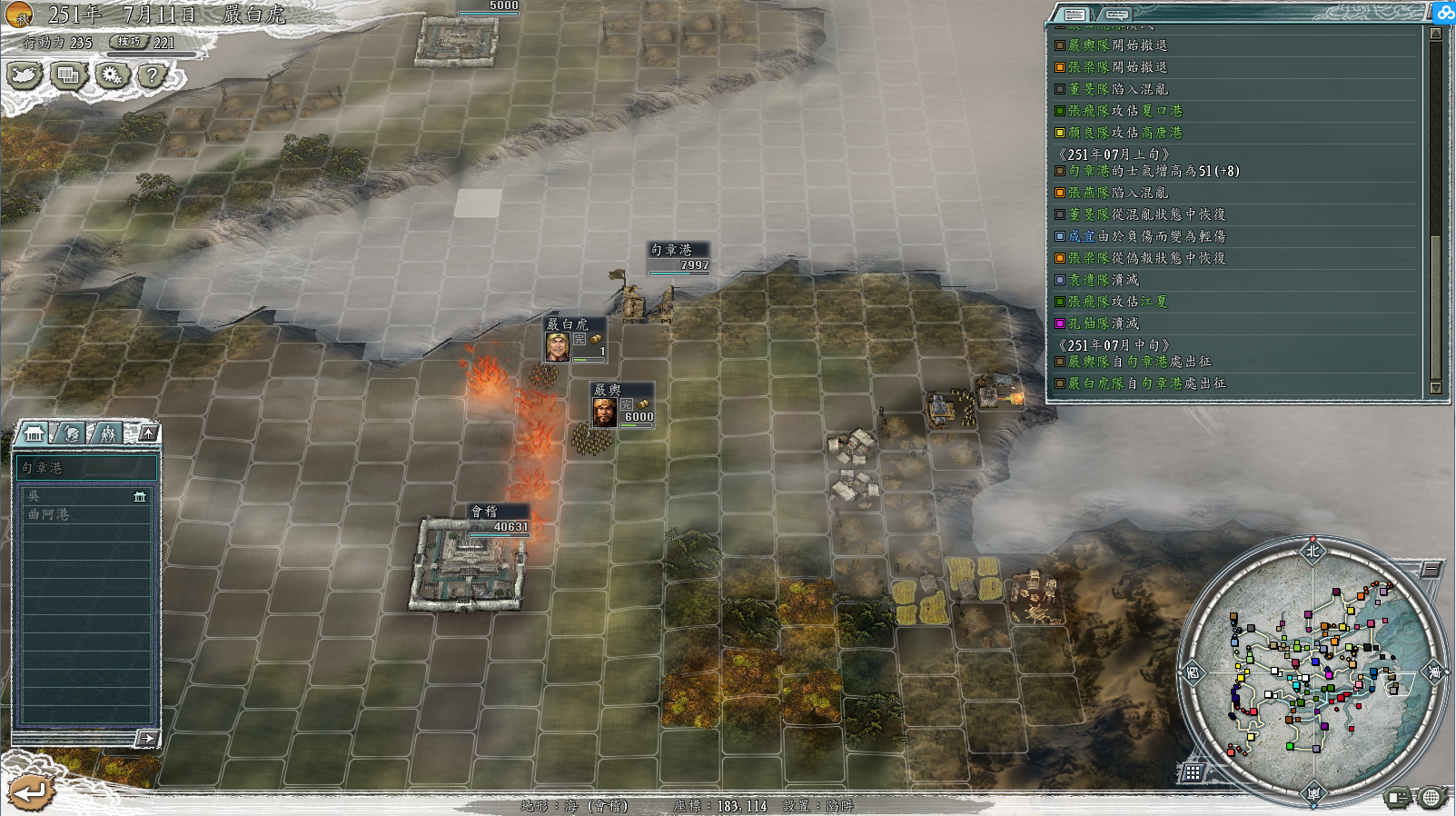Image resolution: width=1456 pixels, height=816 pixels.
Task: Open the question mark help button
Action: tap(153, 75)
